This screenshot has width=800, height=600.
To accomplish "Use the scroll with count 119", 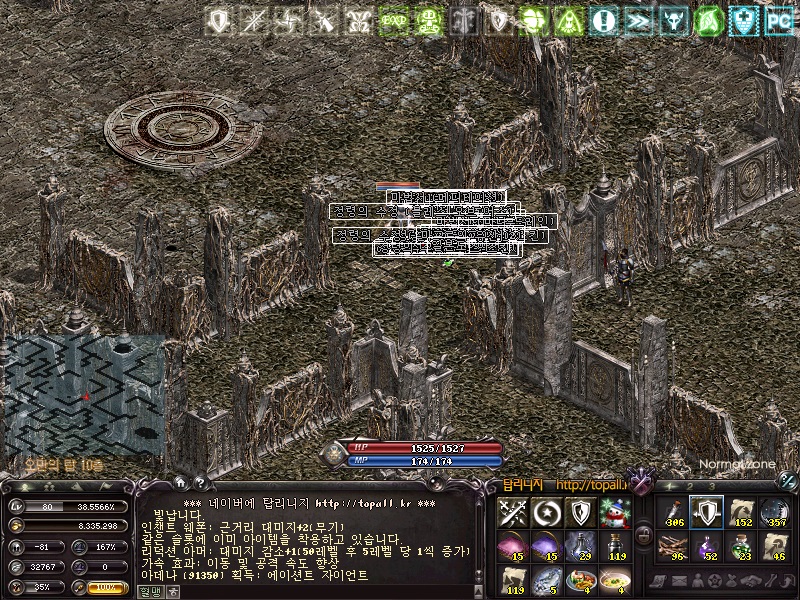I will tap(512, 579).
